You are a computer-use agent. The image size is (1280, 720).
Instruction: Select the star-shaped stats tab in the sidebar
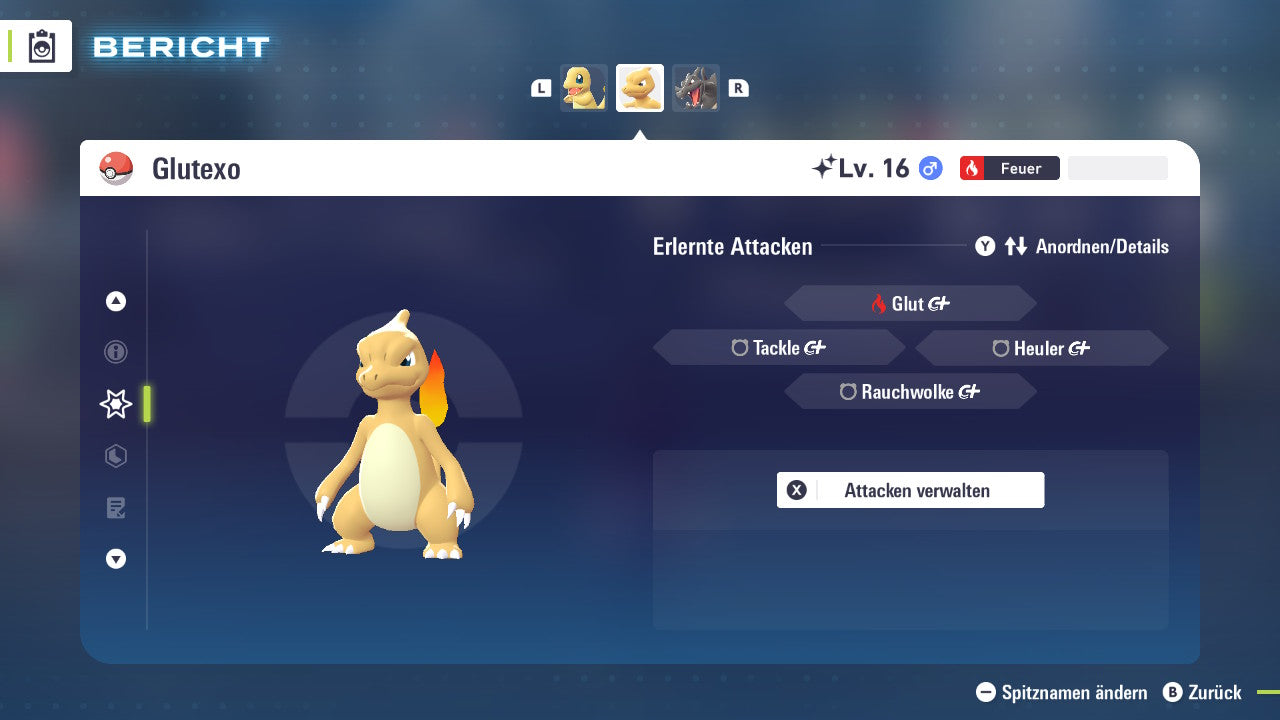115,404
